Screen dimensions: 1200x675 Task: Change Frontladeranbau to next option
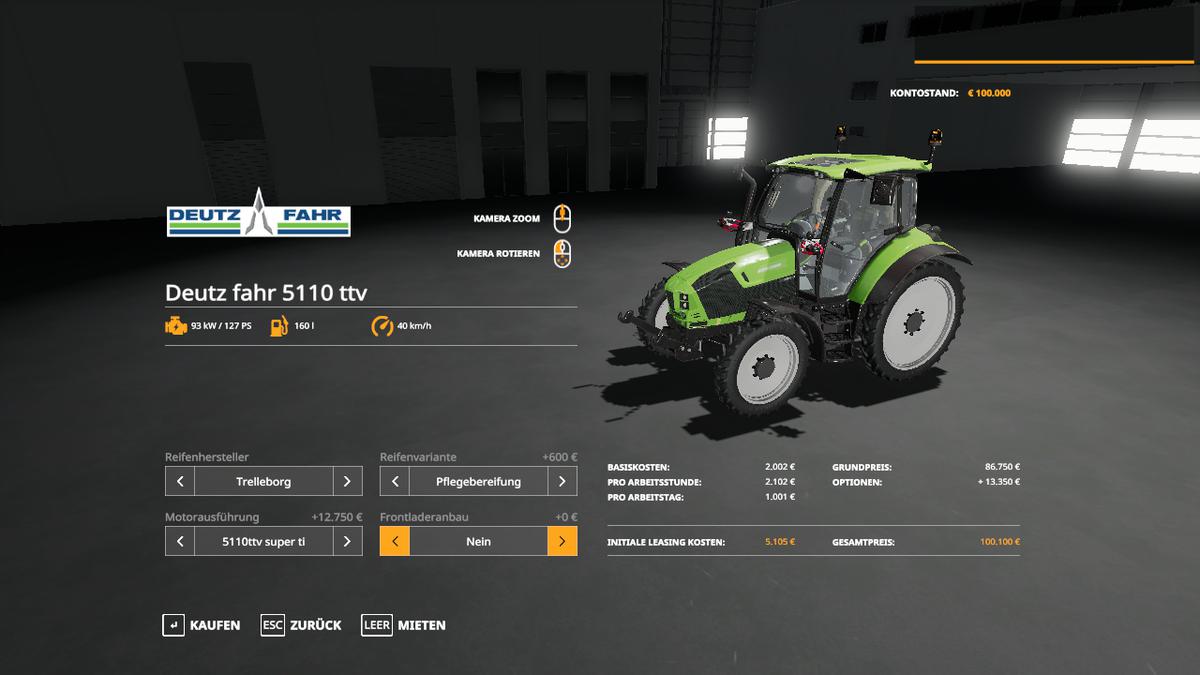tap(562, 541)
